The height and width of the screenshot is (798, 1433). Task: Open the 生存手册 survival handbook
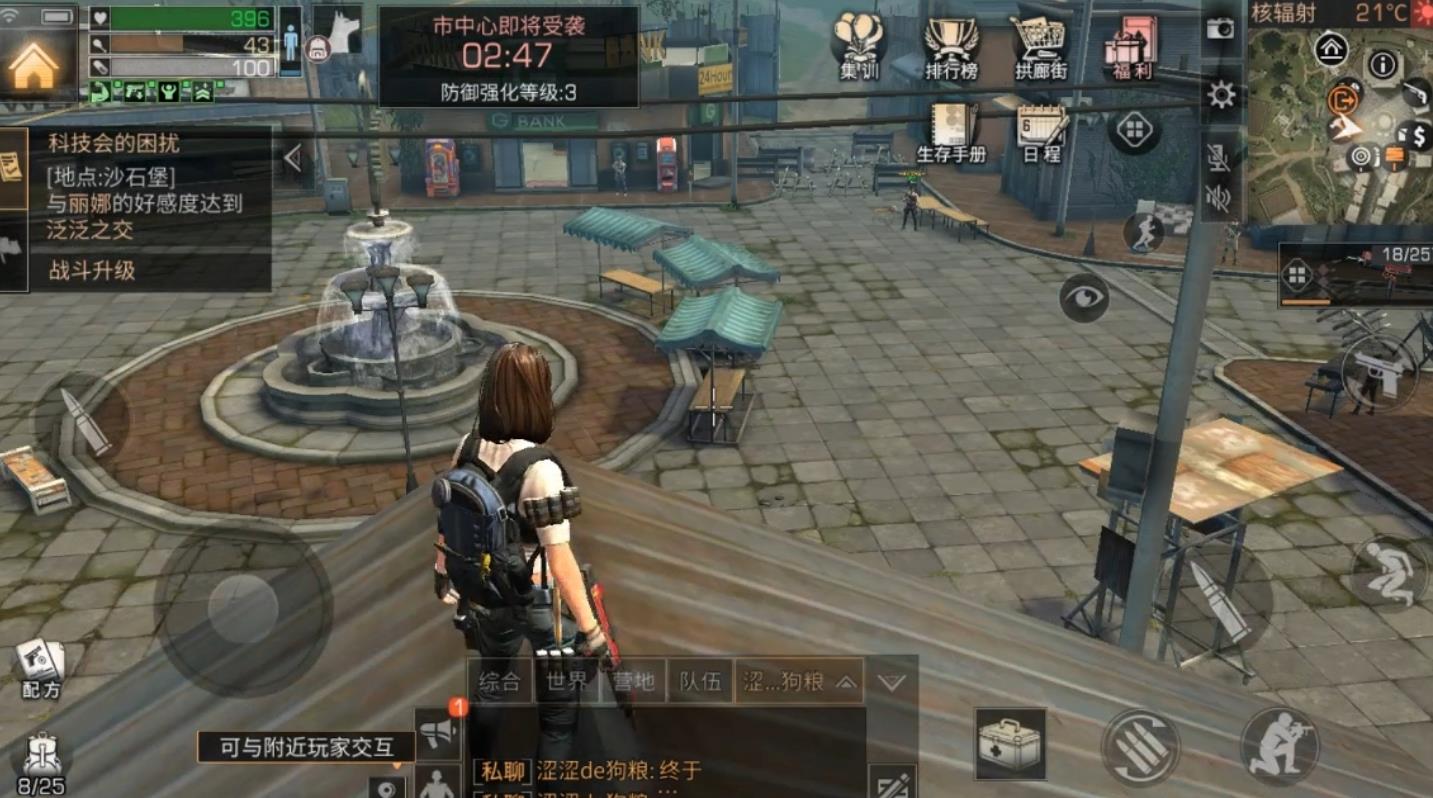click(951, 133)
